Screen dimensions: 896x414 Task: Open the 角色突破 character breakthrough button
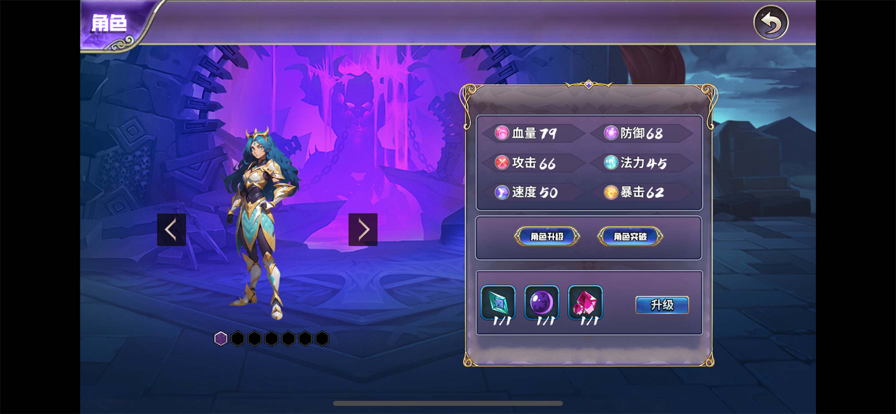click(x=630, y=237)
